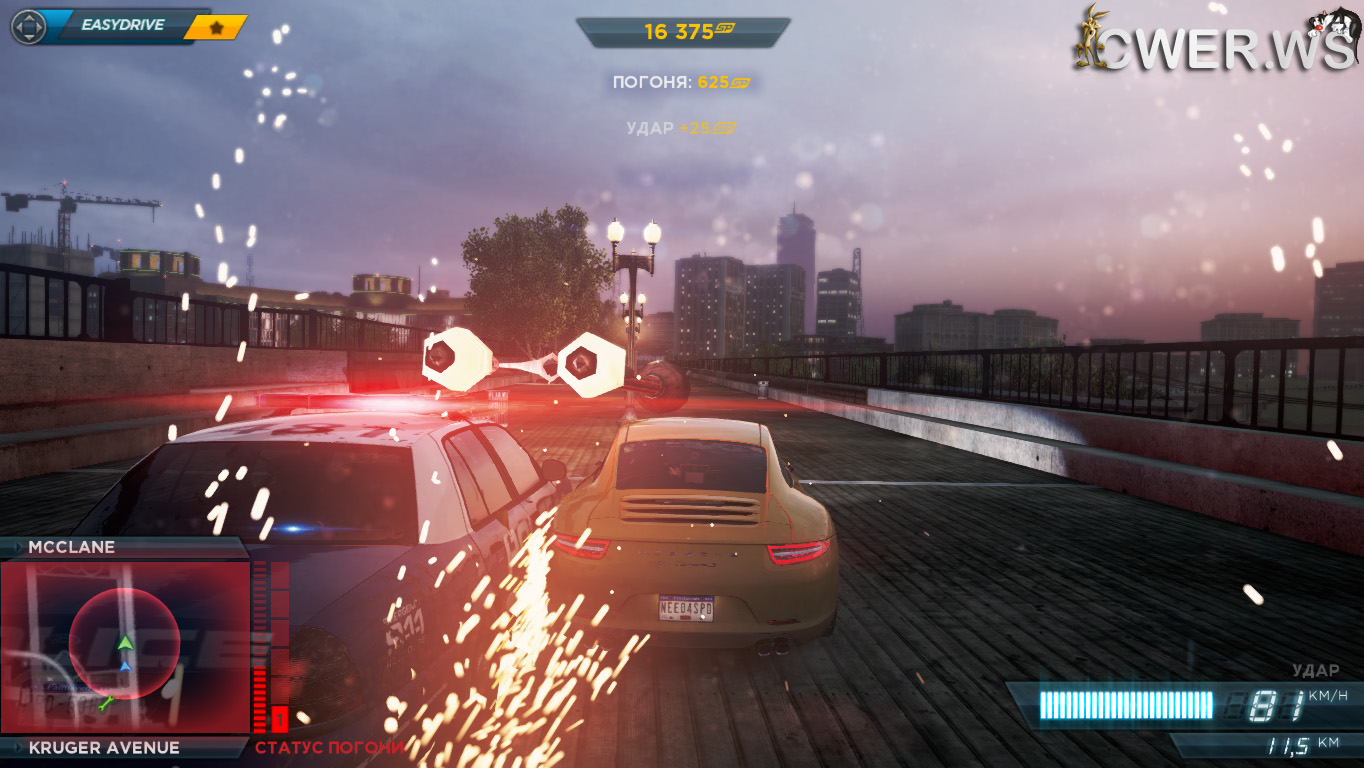Click the yellow star badge beside EasyDrive
This screenshot has height=768, width=1364.
[215, 27]
